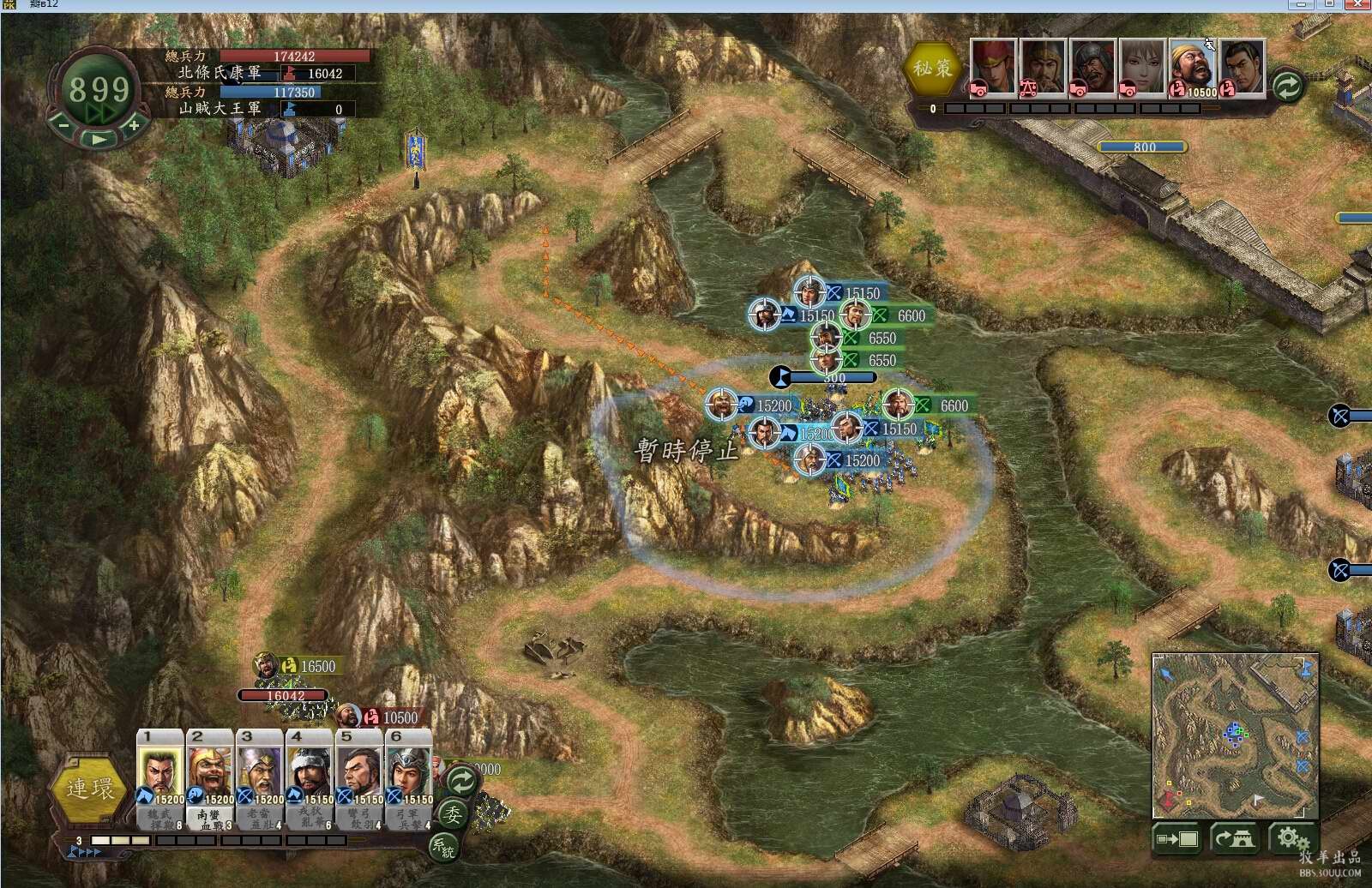Open the 系統 system menu

[442, 848]
